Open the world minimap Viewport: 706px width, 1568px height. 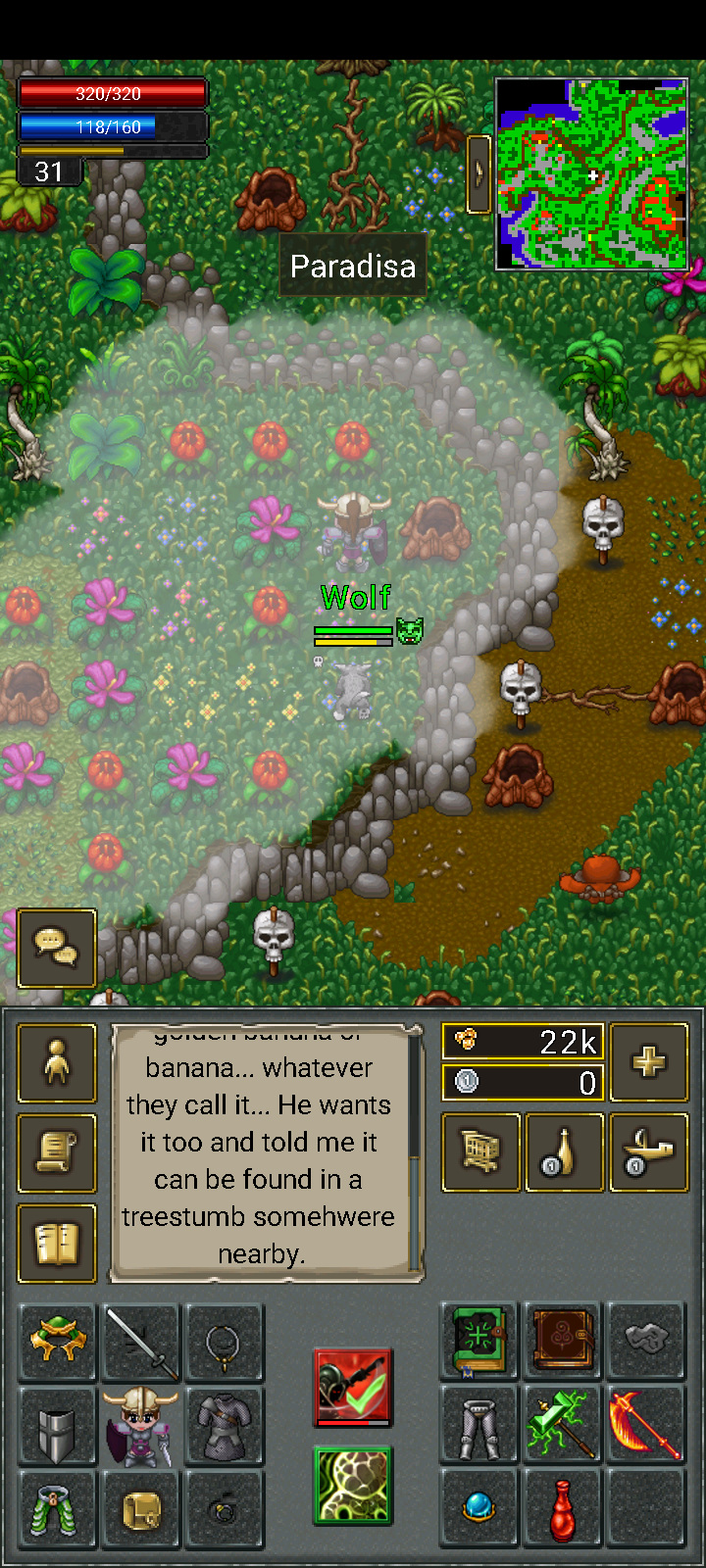coord(591,174)
